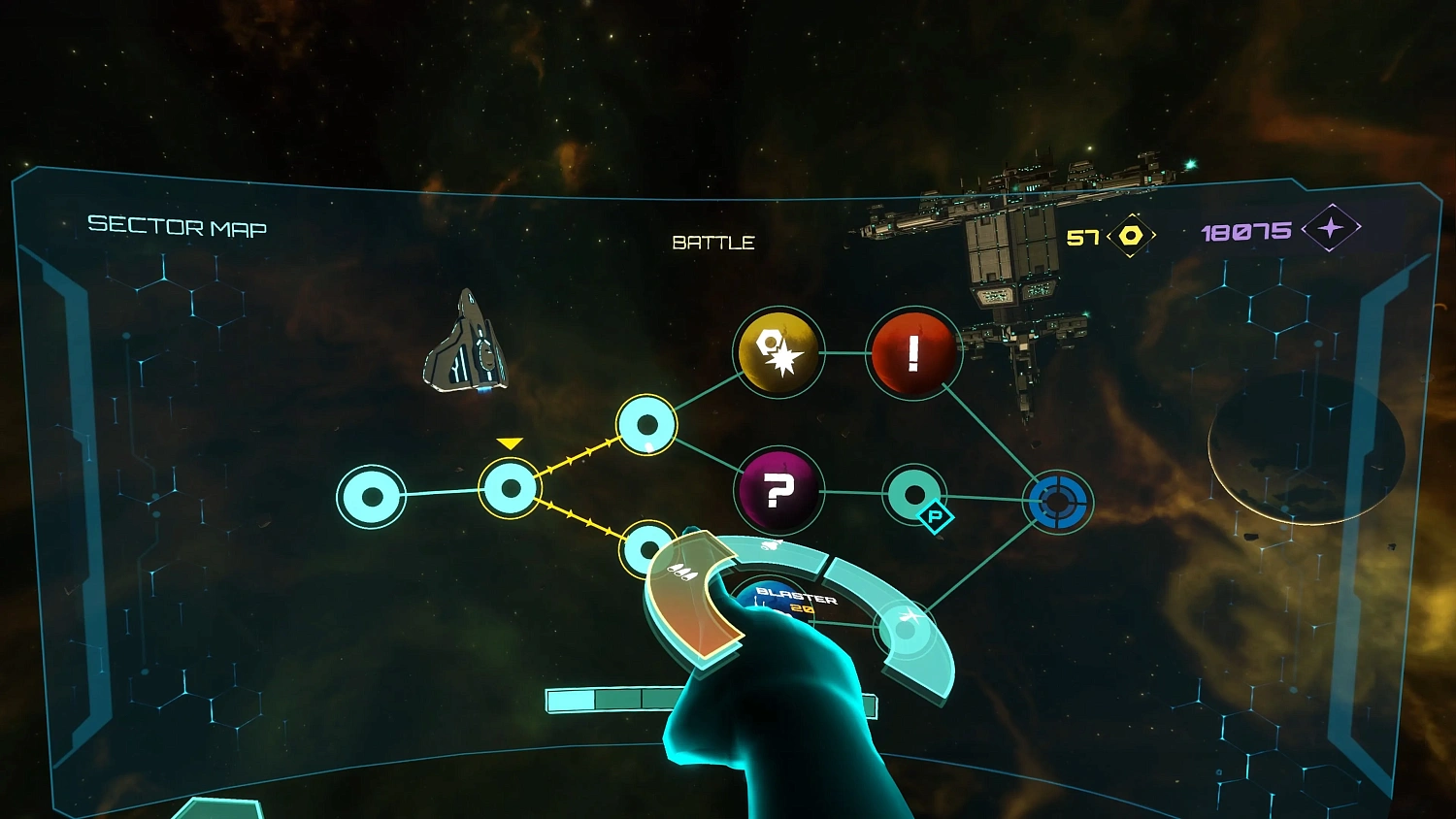Image resolution: width=1456 pixels, height=819 pixels.
Task: Select the gold starburst combat node
Action: [778, 352]
